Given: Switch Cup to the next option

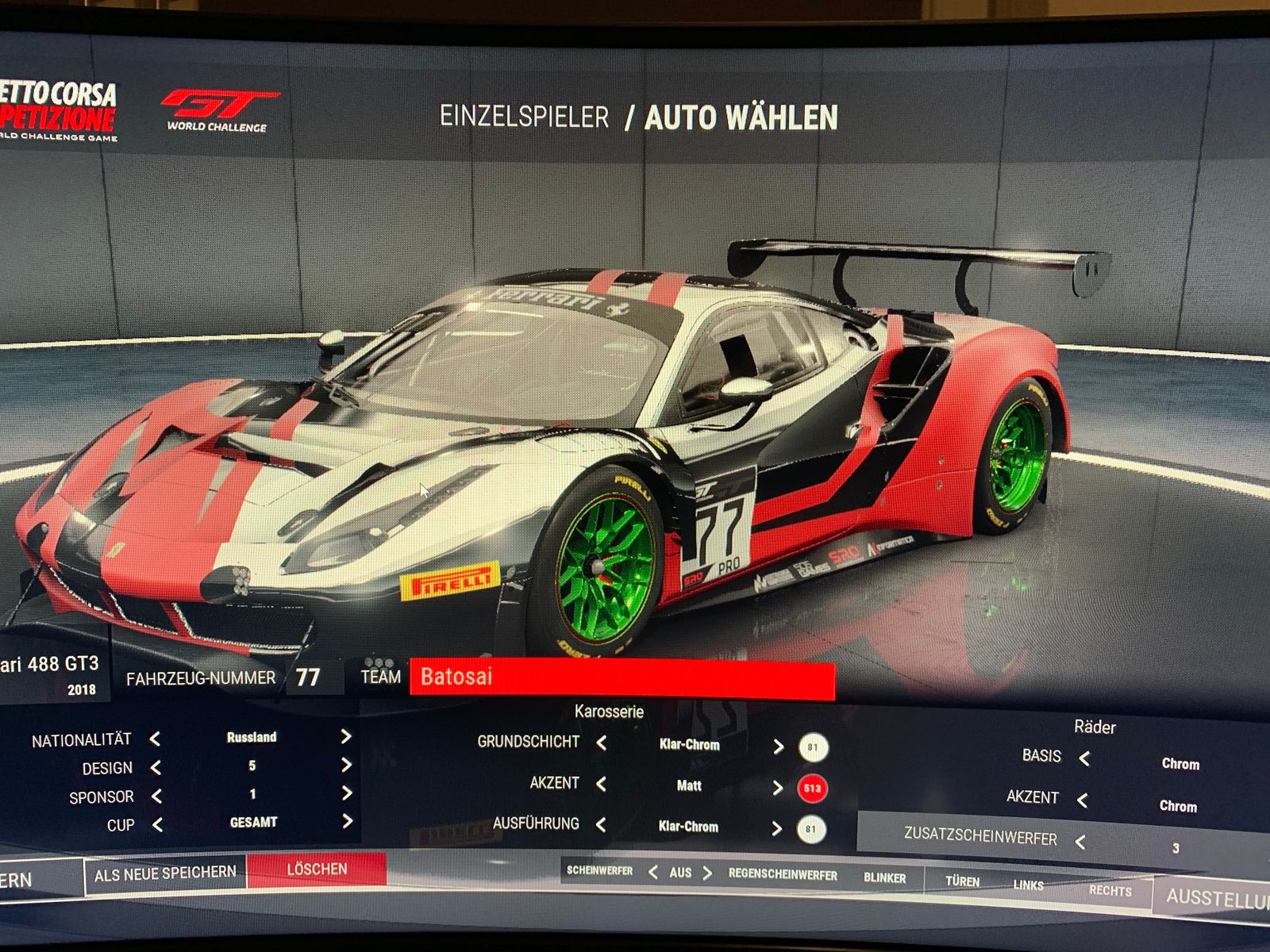Looking at the screenshot, I should point(347,822).
